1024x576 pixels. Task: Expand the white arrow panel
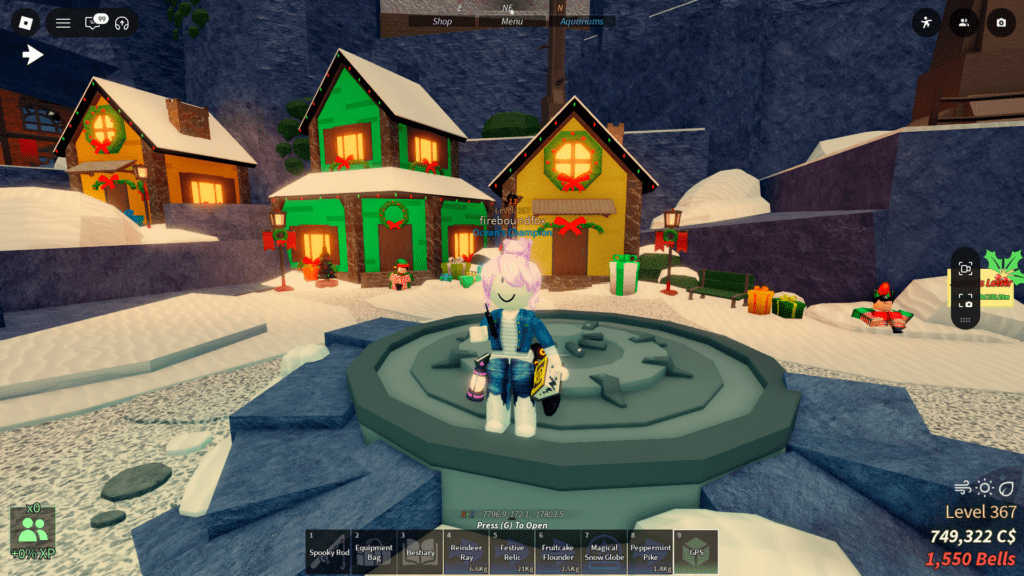34,55
